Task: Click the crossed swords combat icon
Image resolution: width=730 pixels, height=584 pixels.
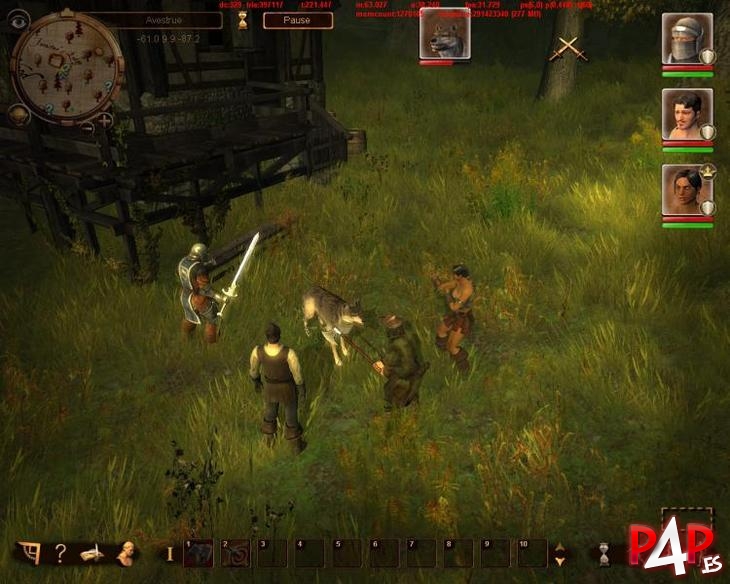Action: pyautogui.click(x=570, y=46)
